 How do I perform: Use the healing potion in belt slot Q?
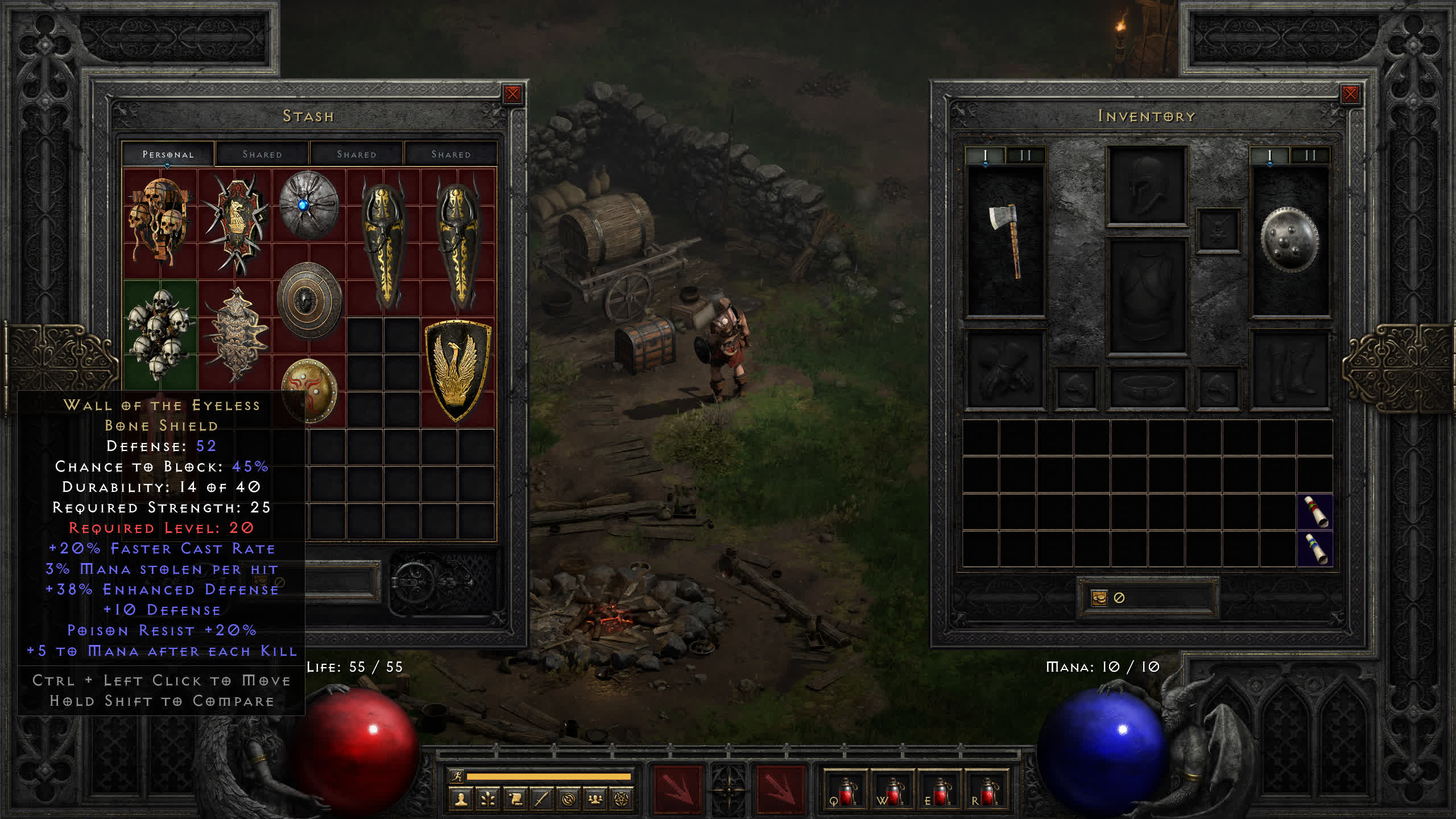845,792
